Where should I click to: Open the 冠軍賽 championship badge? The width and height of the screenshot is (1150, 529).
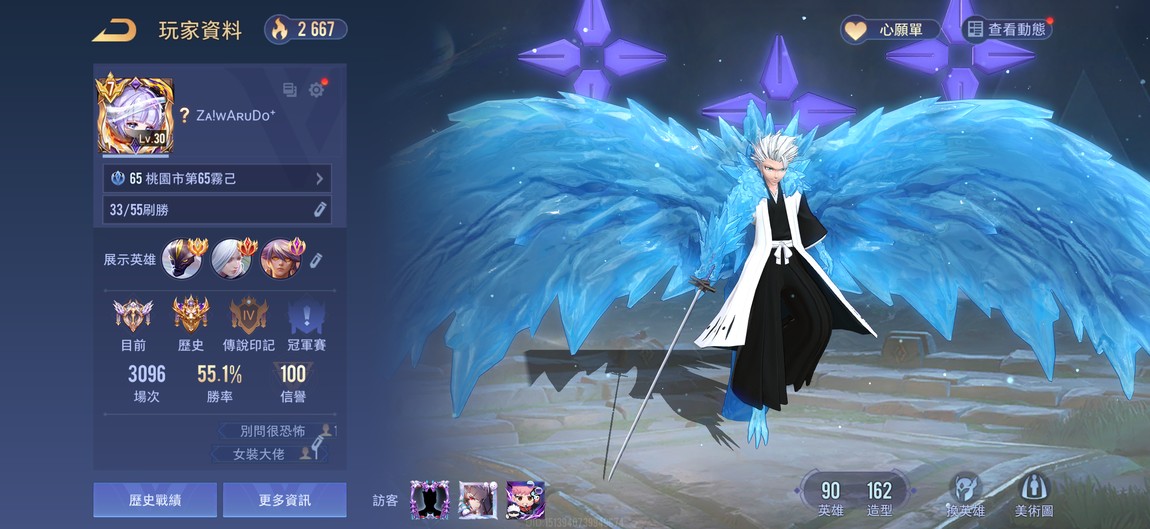pos(306,318)
